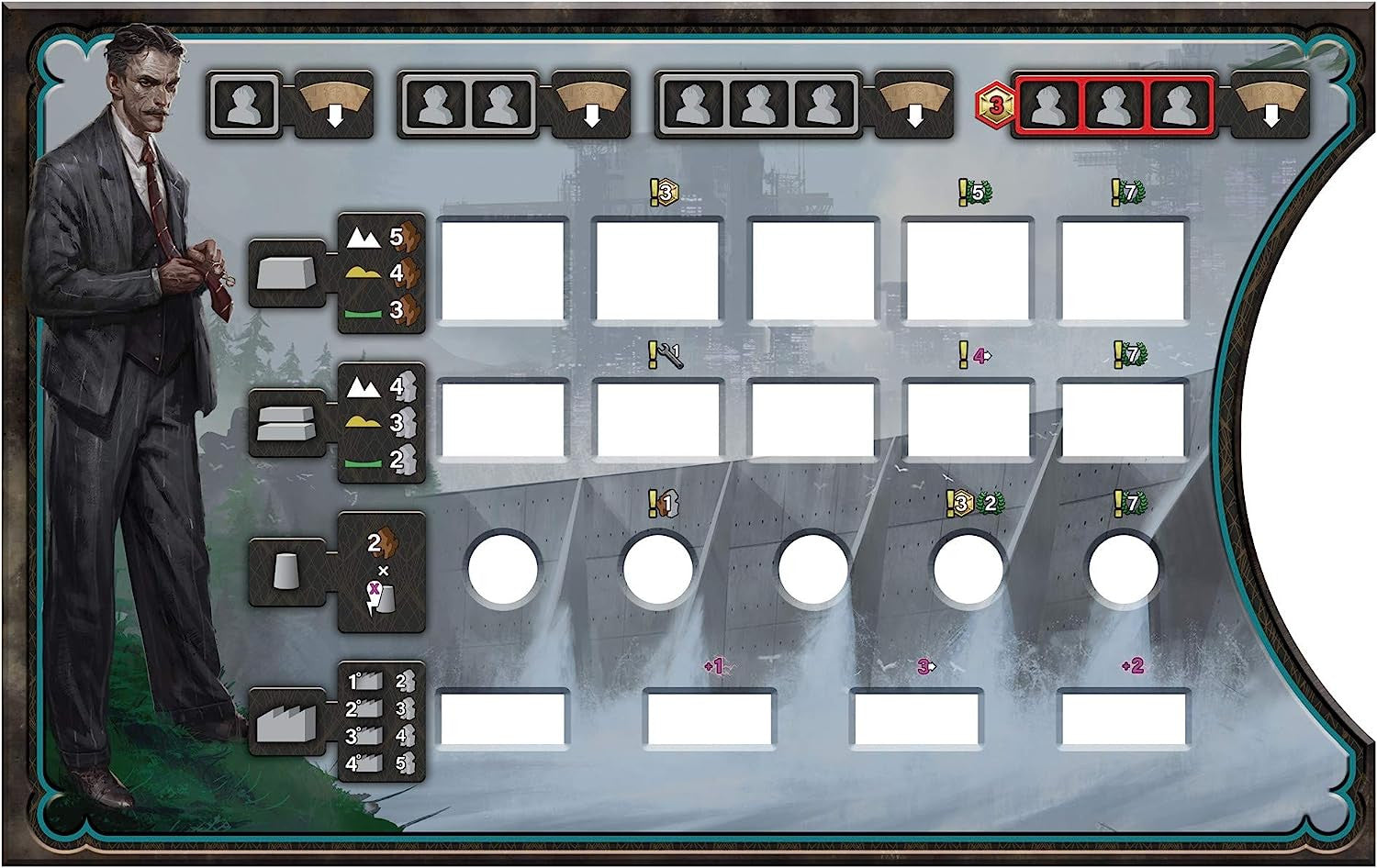Open the elevation terrain cost panel
The width and height of the screenshot is (1377, 868).
[382, 423]
